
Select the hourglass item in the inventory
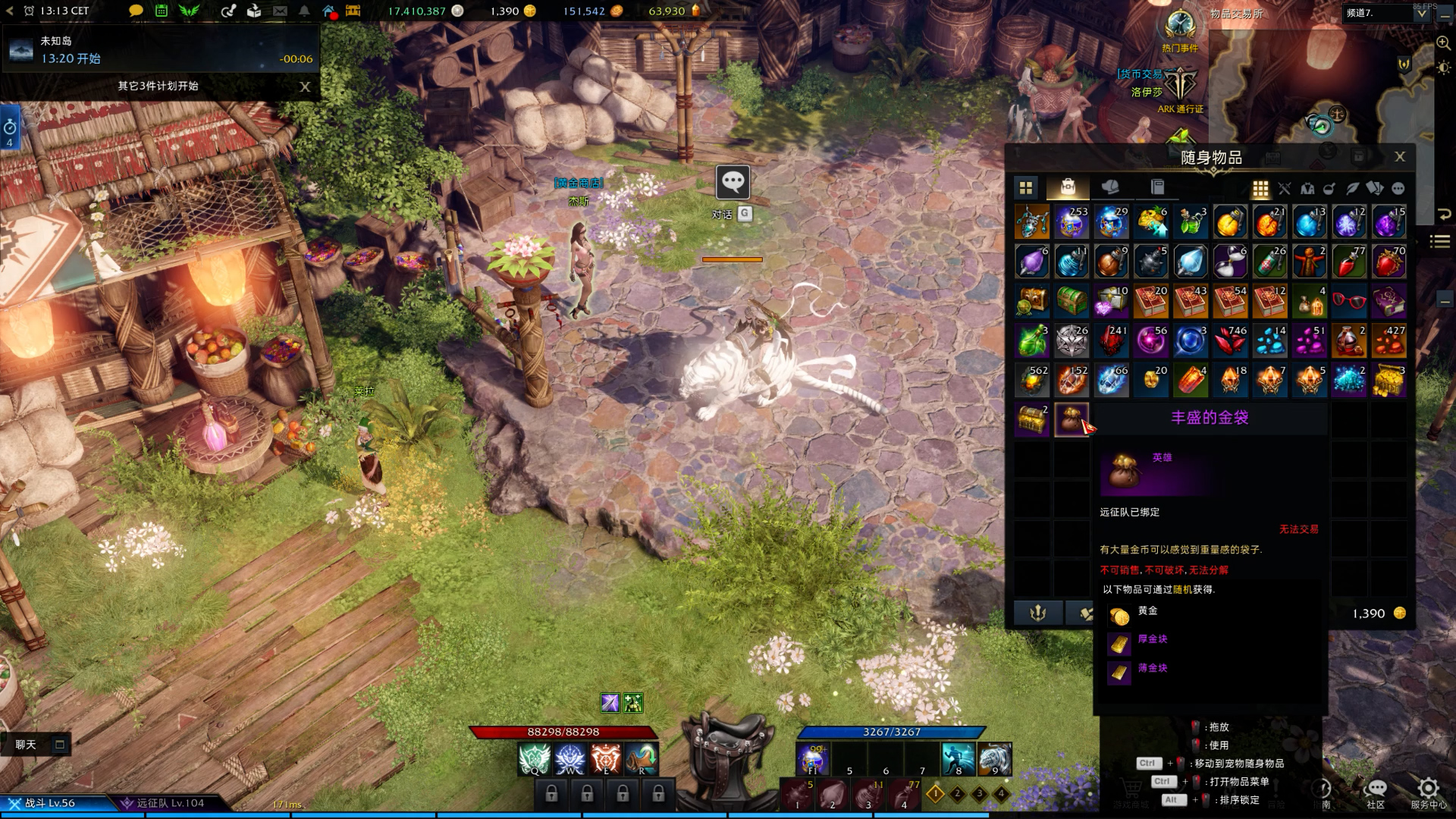[1230, 262]
